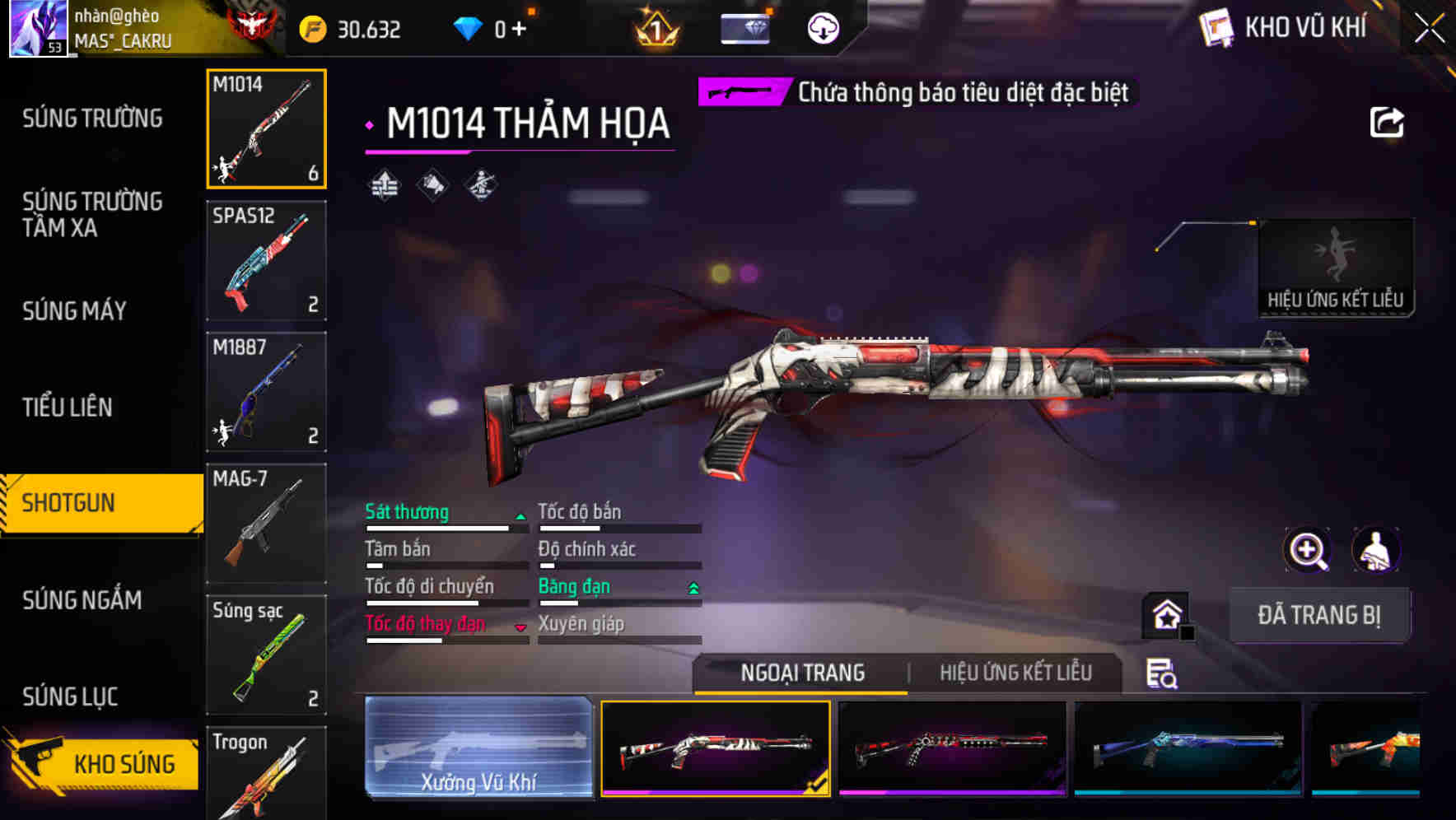
Task: Expand the Băng đạn stat with green arrows
Action: (x=692, y=586)
